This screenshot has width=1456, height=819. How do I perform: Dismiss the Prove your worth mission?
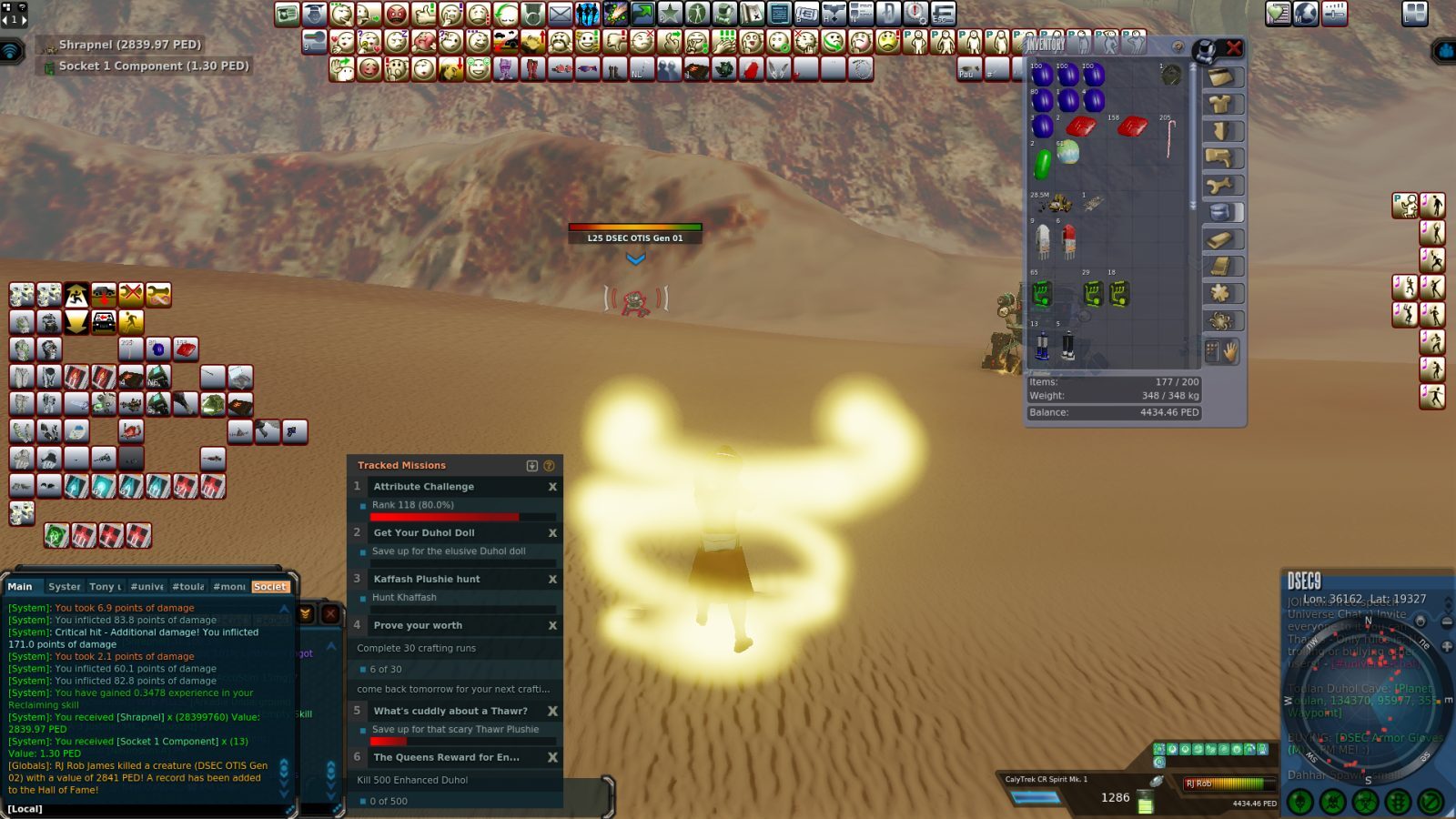coord(552,625)
